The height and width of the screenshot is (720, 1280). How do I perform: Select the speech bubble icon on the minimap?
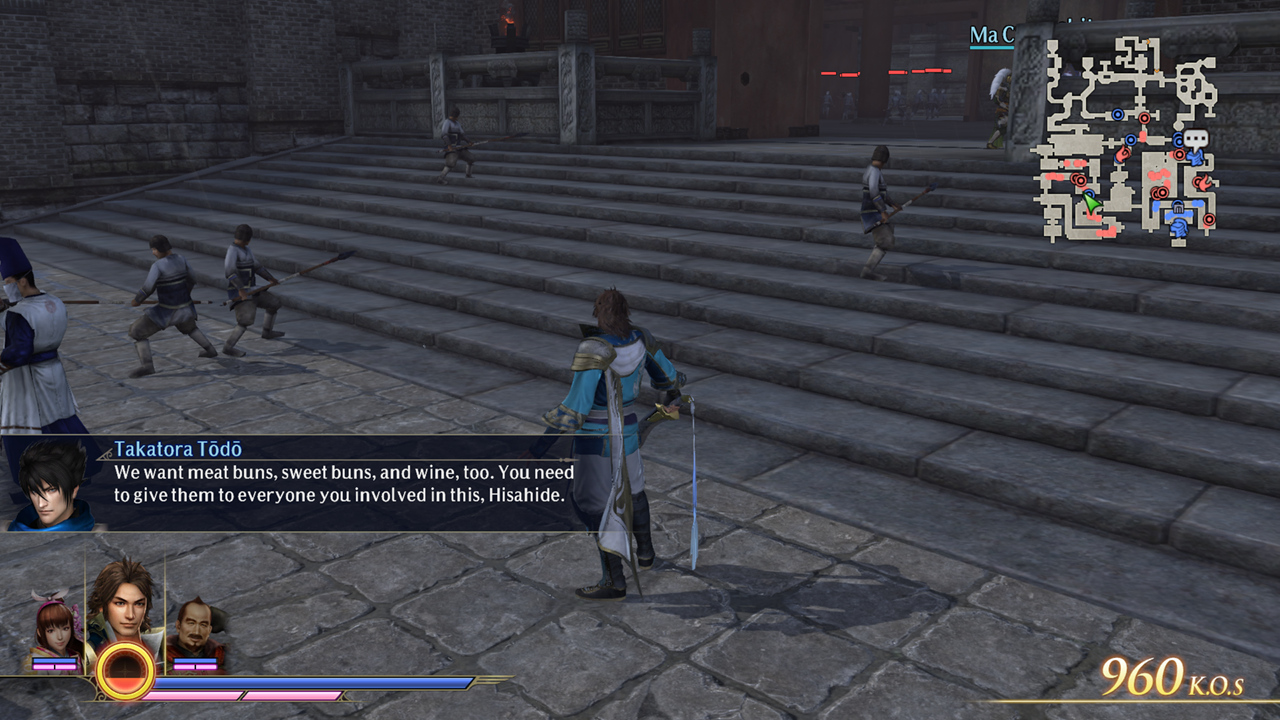(1195, 137)
